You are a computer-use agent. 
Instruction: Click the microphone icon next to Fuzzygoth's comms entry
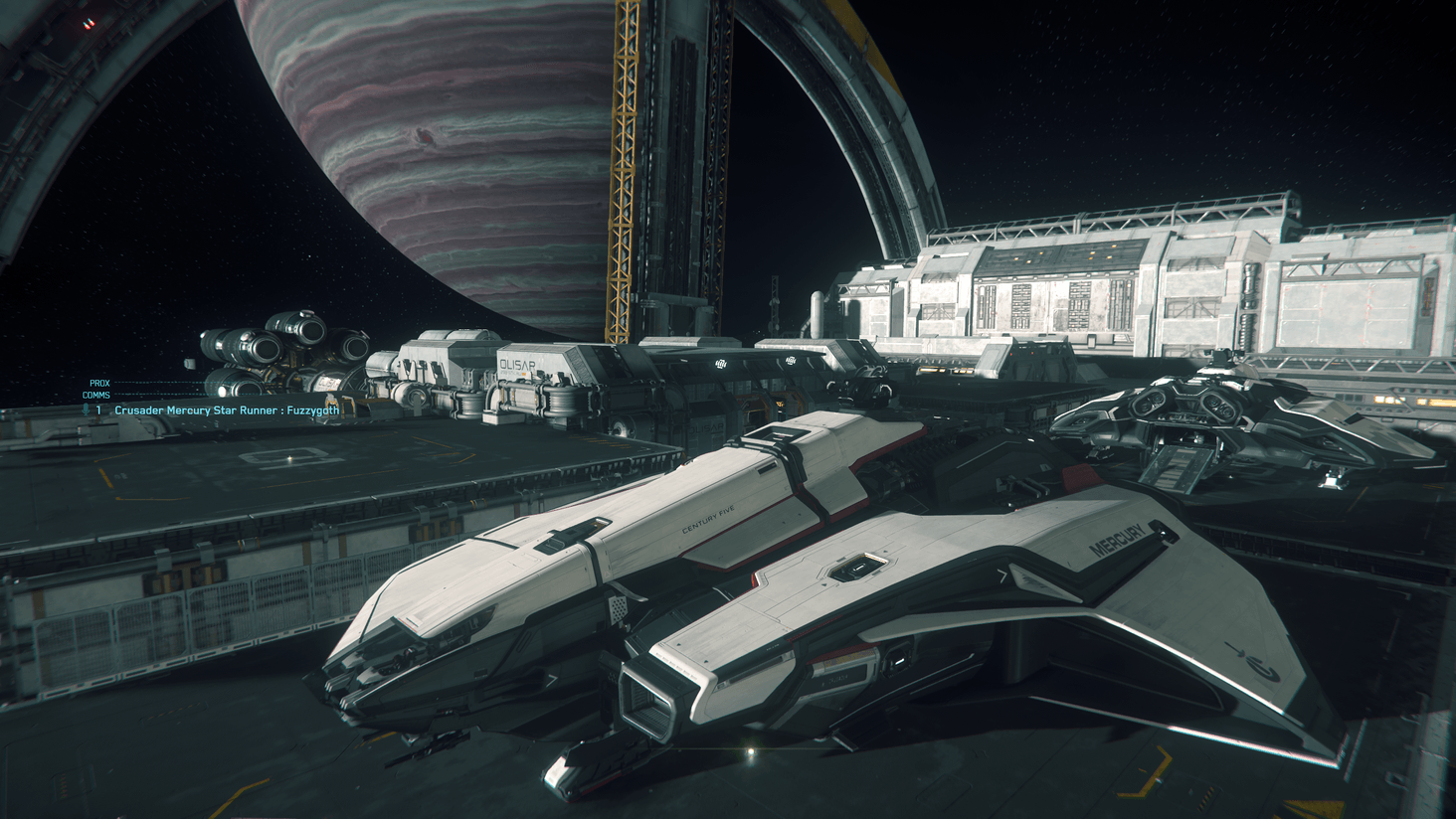(87, 409)
